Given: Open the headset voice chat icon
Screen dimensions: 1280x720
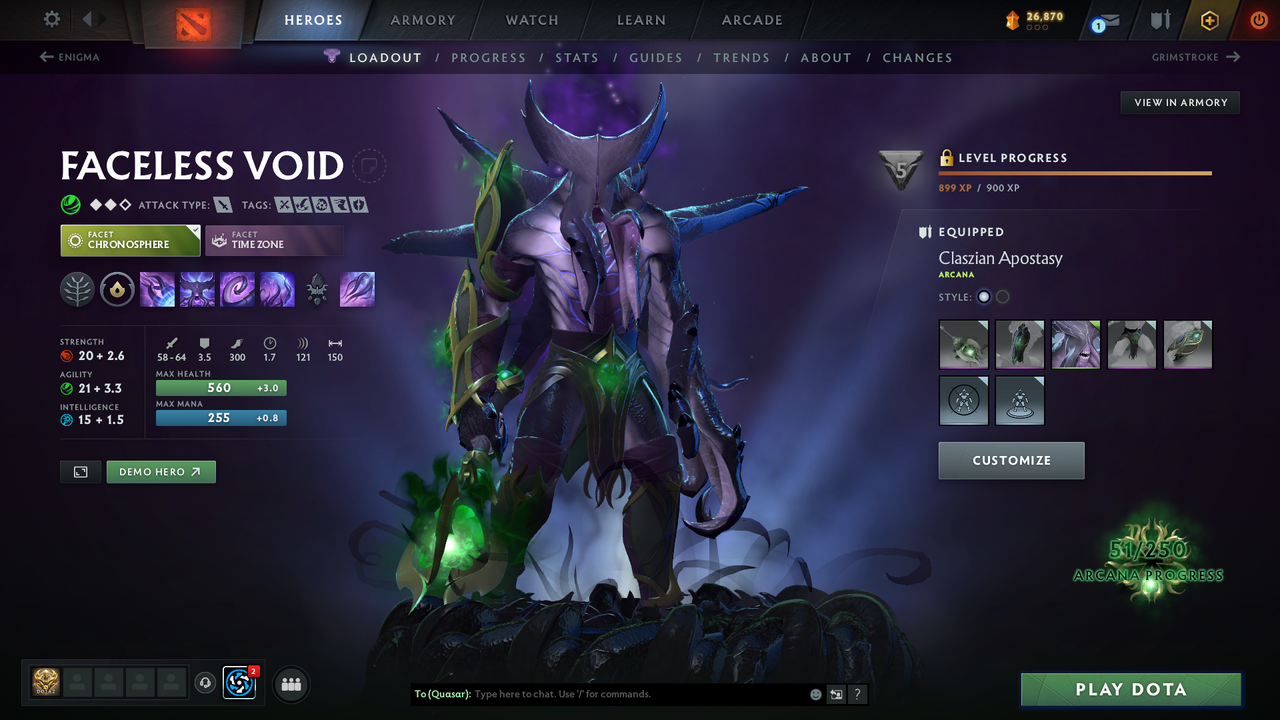Looking at the screenshot, I should pos(207,683).
